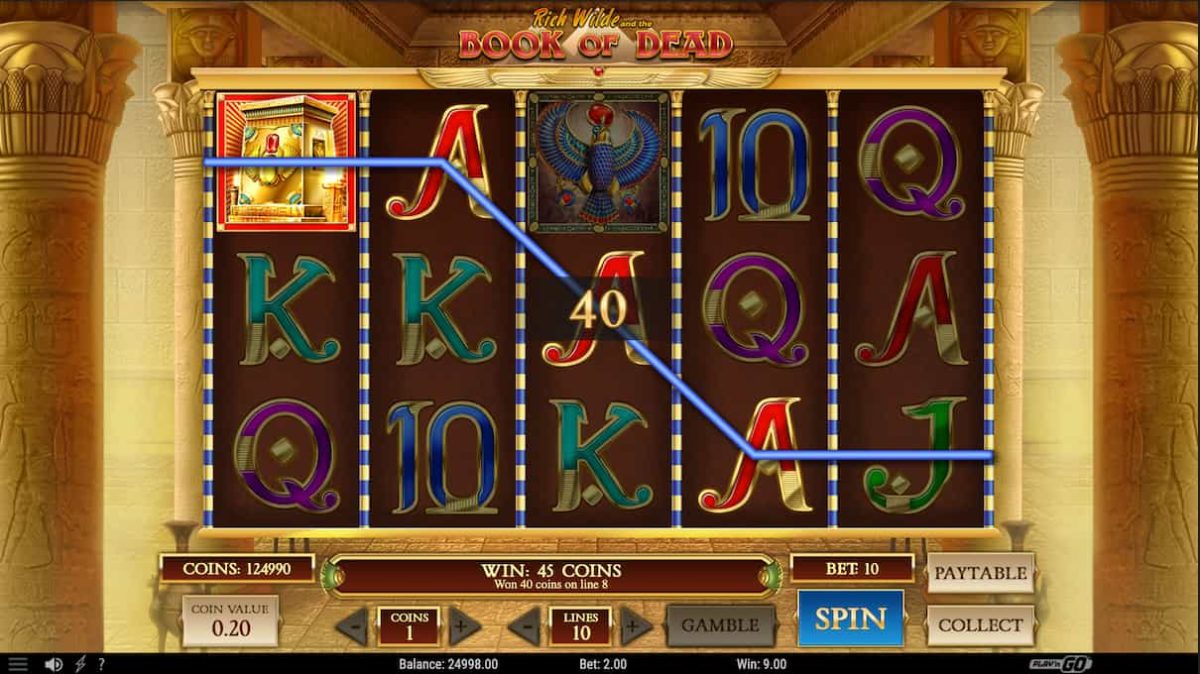Toggle the sound speaker icon
Screen dimensions: 1200x674
tap(54, 664)
